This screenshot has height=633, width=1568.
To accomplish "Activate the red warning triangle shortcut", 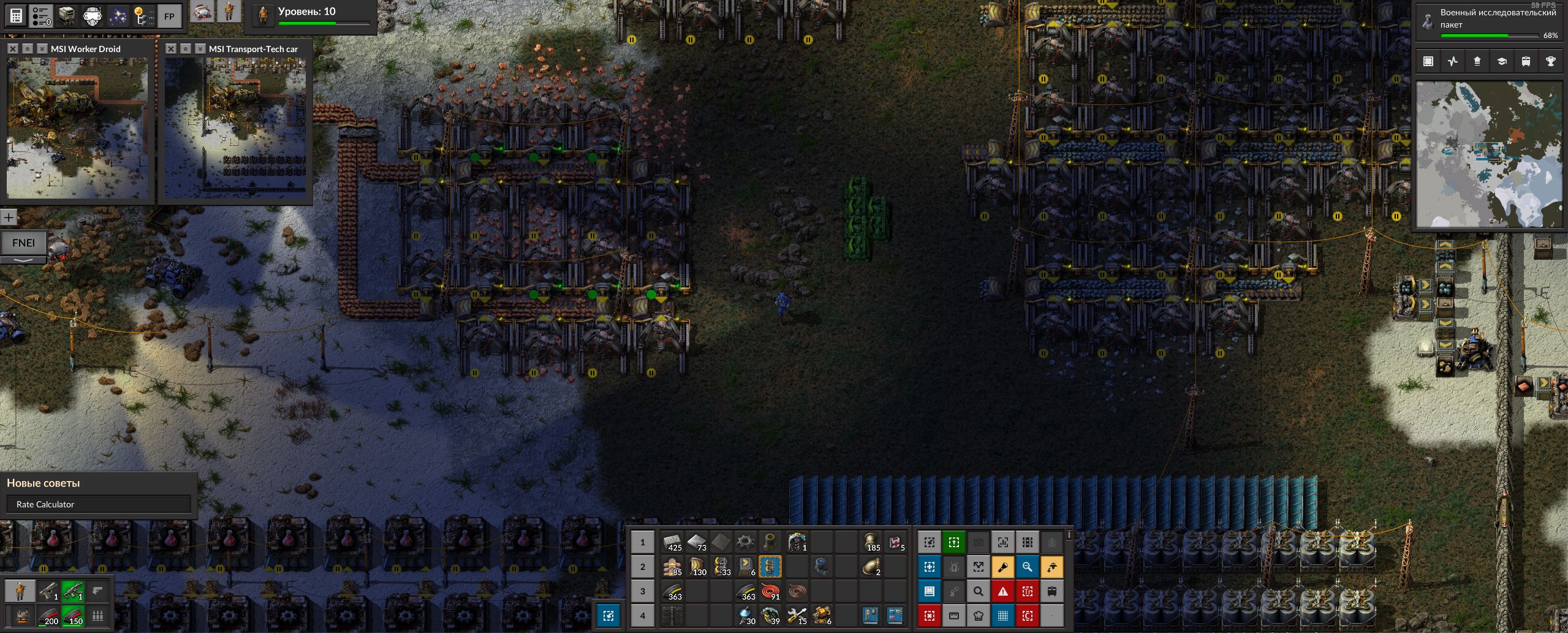I will [1003, 591].
